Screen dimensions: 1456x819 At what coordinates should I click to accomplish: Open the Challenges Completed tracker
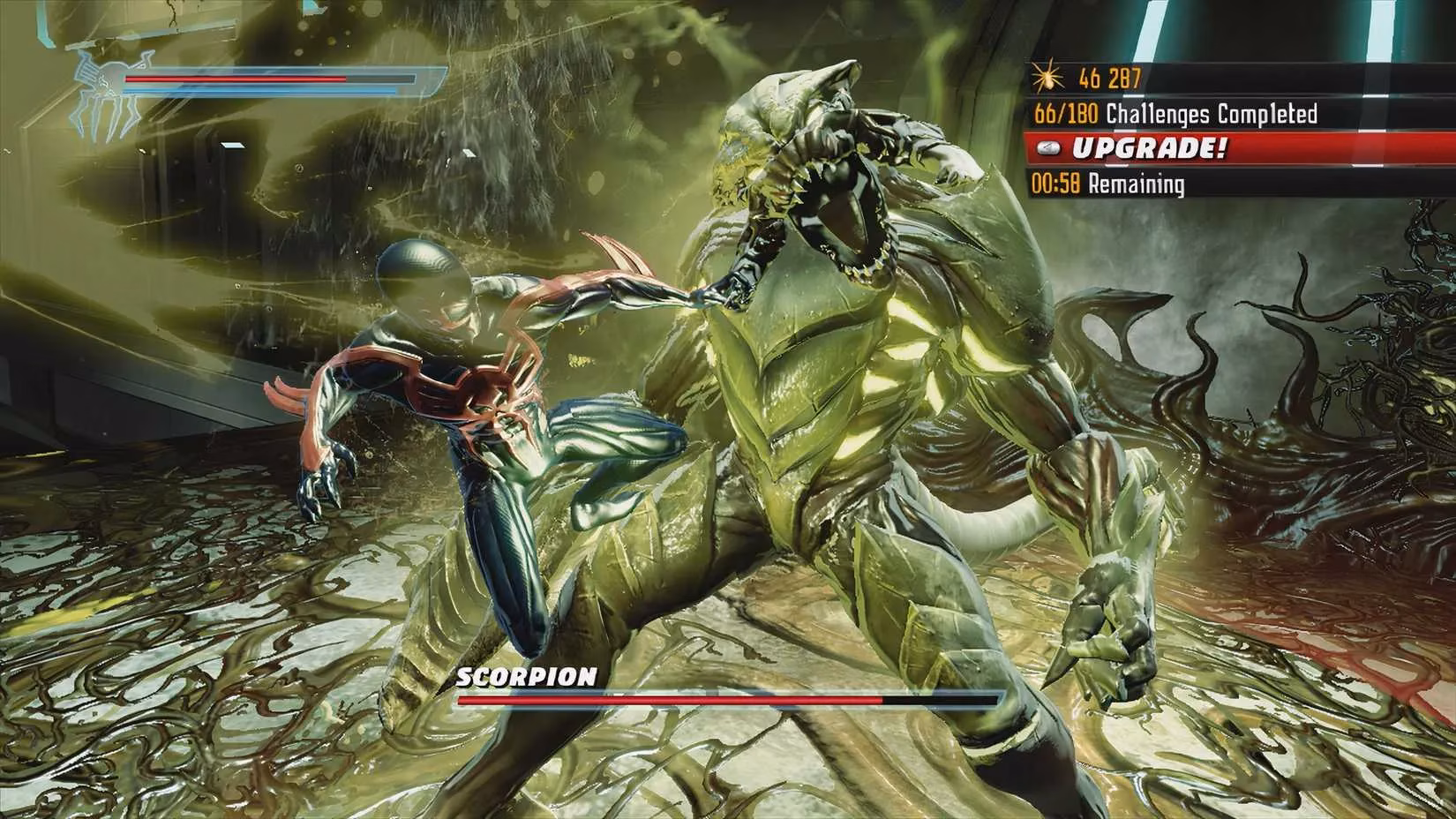click(1175, 114)
